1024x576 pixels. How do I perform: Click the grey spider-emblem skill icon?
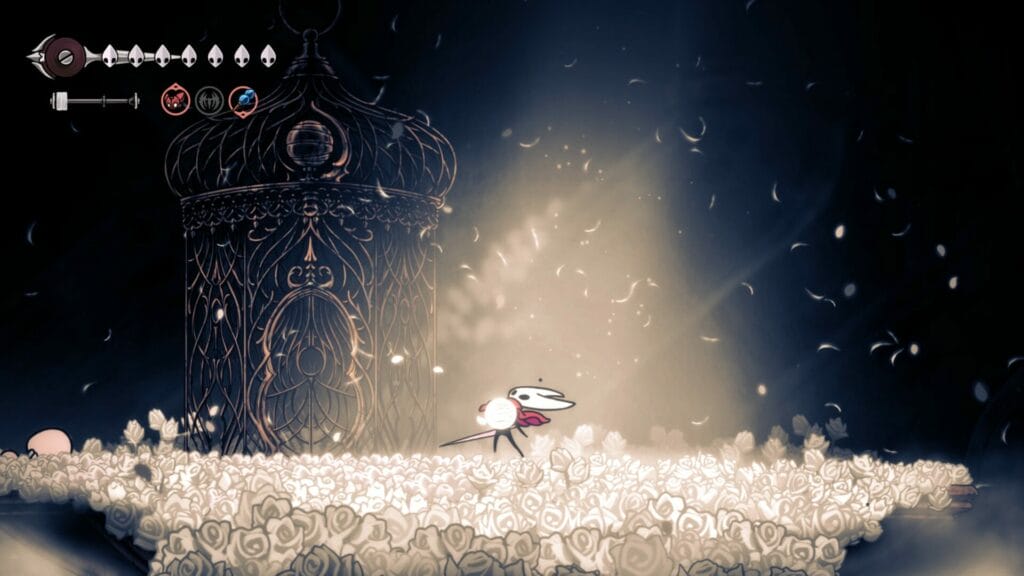pyautogui.click(x=209, y=100)
